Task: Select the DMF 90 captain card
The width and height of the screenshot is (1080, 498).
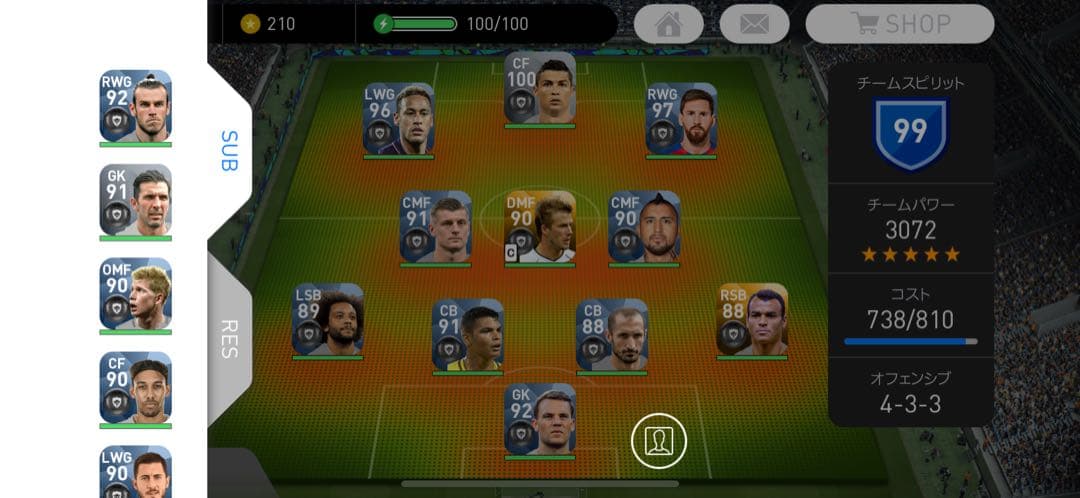Action: (540, 227)
